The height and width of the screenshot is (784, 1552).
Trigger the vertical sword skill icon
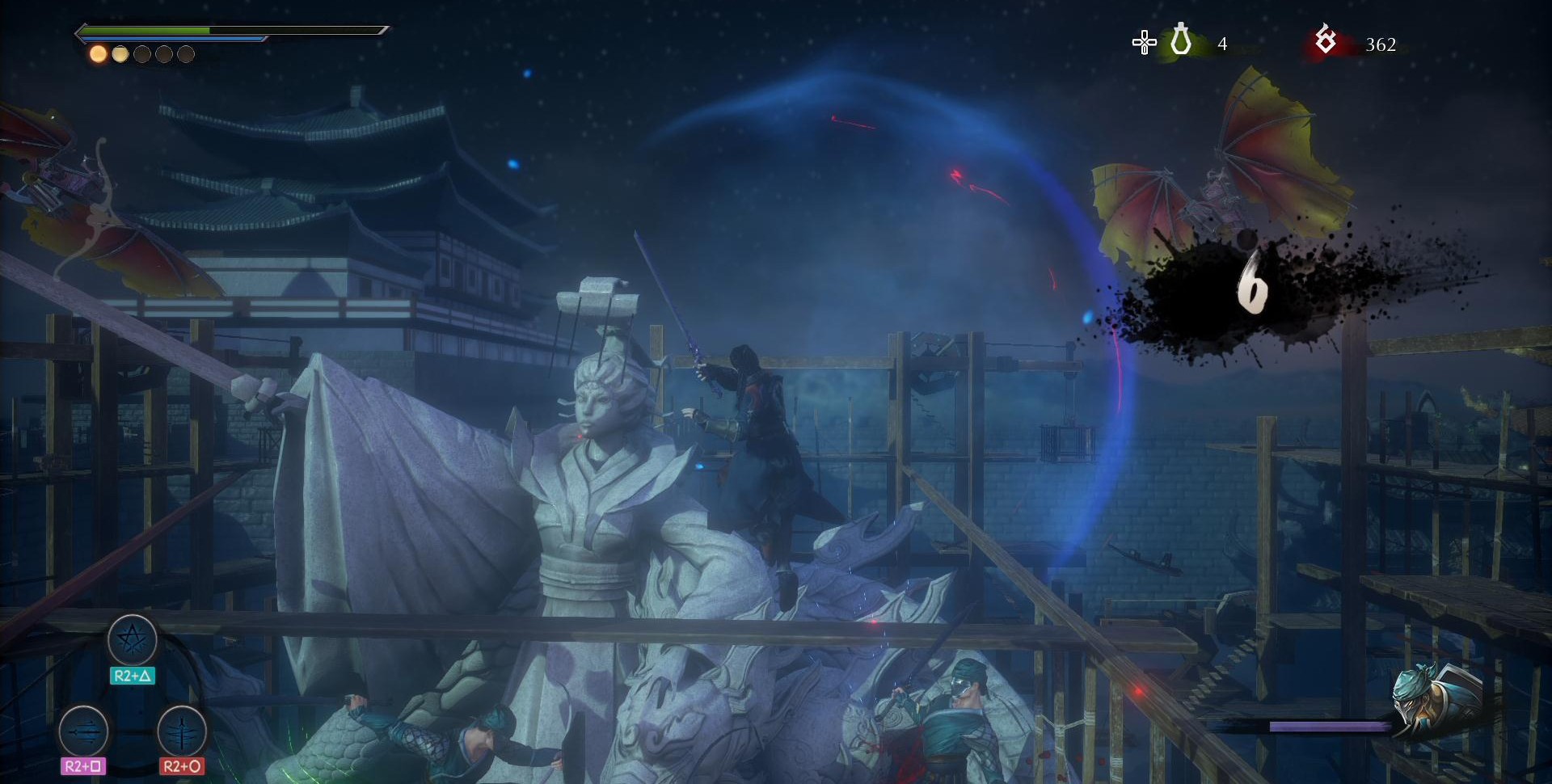click(x=182, y=731)
